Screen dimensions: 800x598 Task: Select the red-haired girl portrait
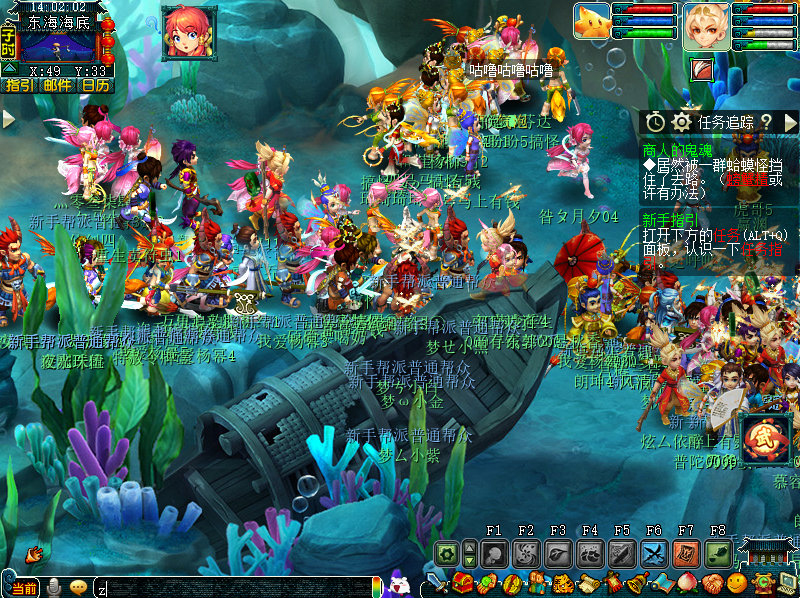click(188, 31)
